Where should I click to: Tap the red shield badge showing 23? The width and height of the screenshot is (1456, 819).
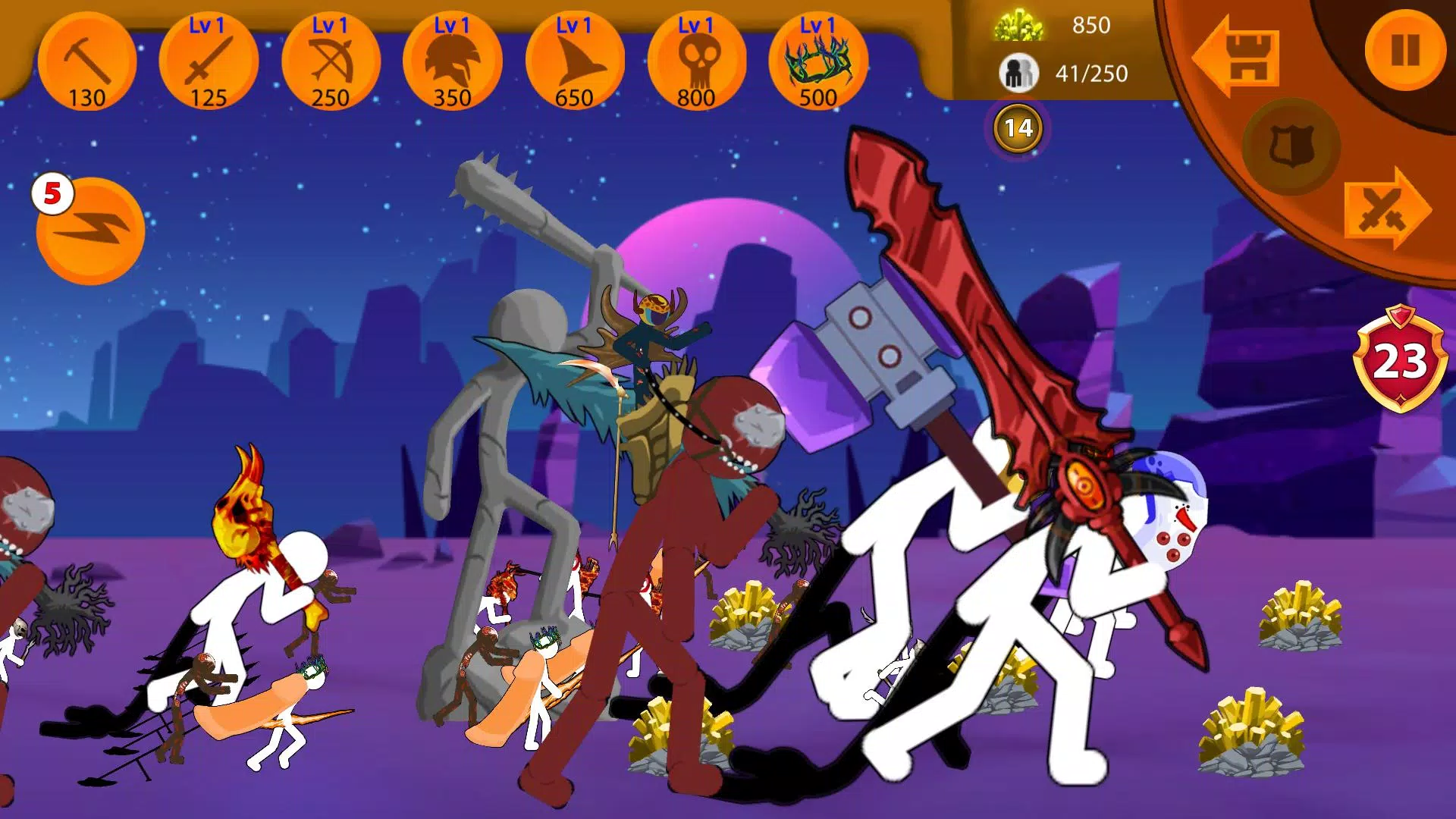pyautogui.click(x=1400, y=359)
